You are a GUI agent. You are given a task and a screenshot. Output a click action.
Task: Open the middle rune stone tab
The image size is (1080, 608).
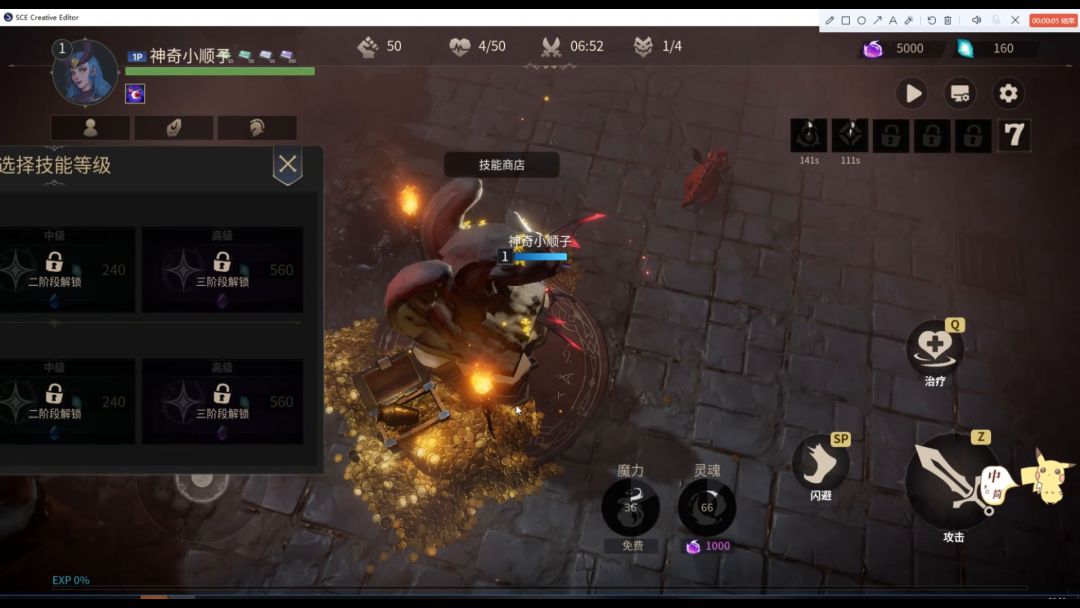click(x=173, y=128)
